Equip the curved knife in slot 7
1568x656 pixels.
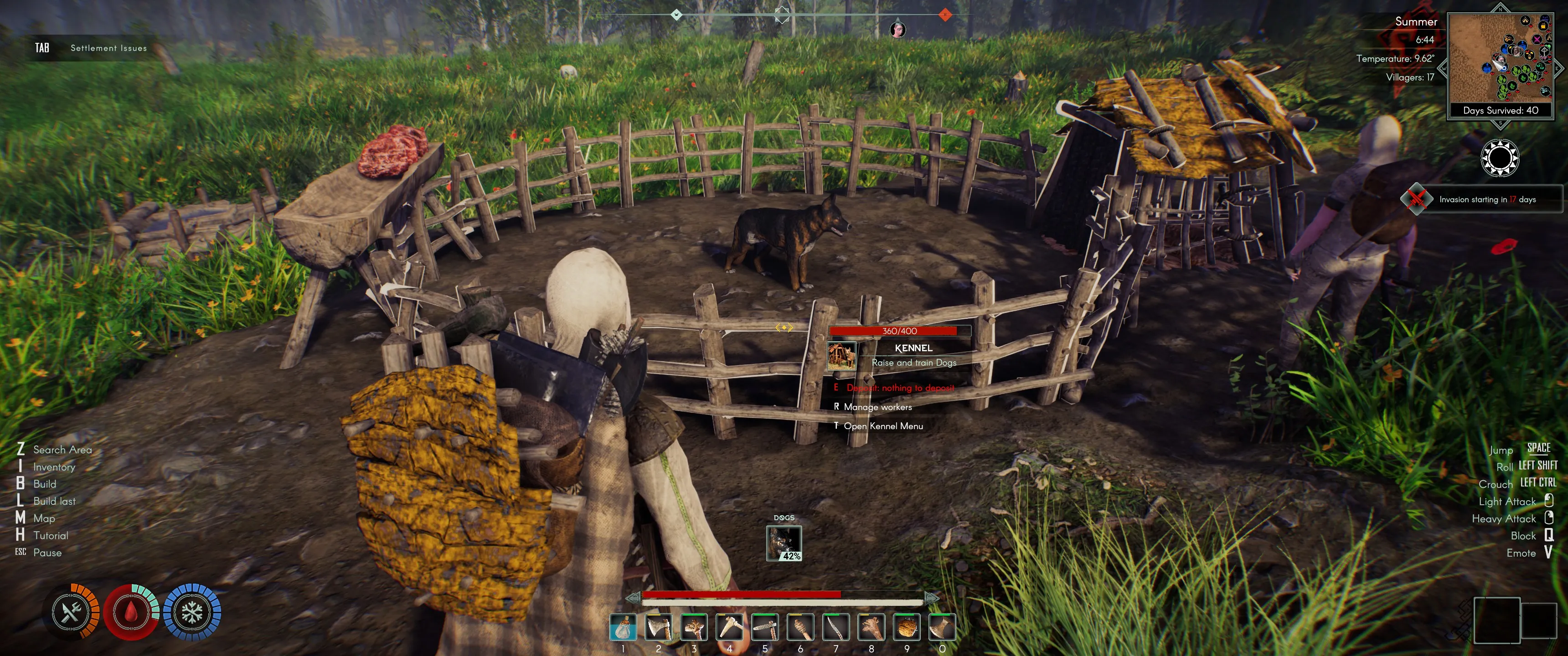pyautogui.click(x=836, y=627)
